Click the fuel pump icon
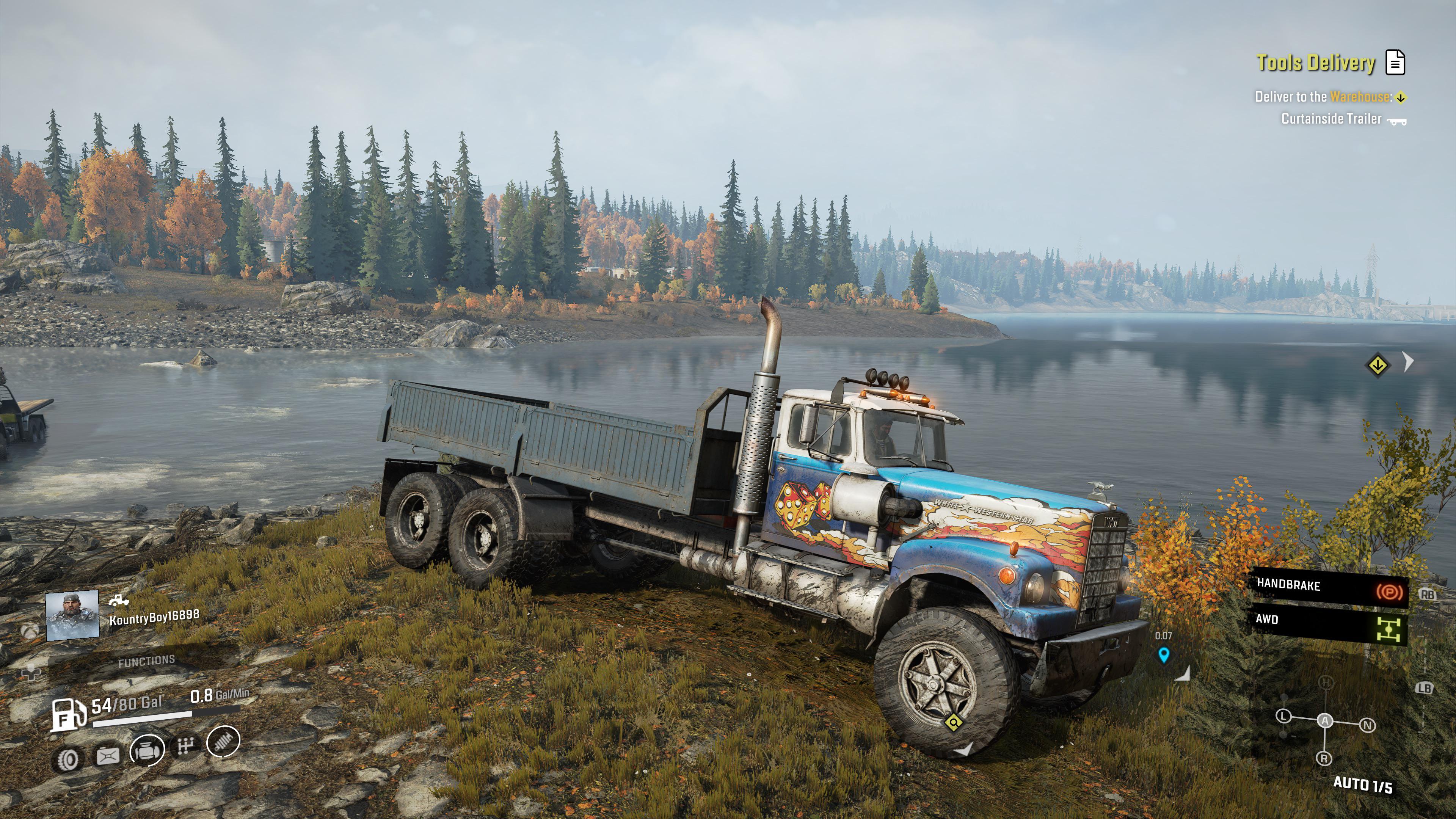Image resolution: width=1456 pixels, height=819 pixels. (67, 715)
